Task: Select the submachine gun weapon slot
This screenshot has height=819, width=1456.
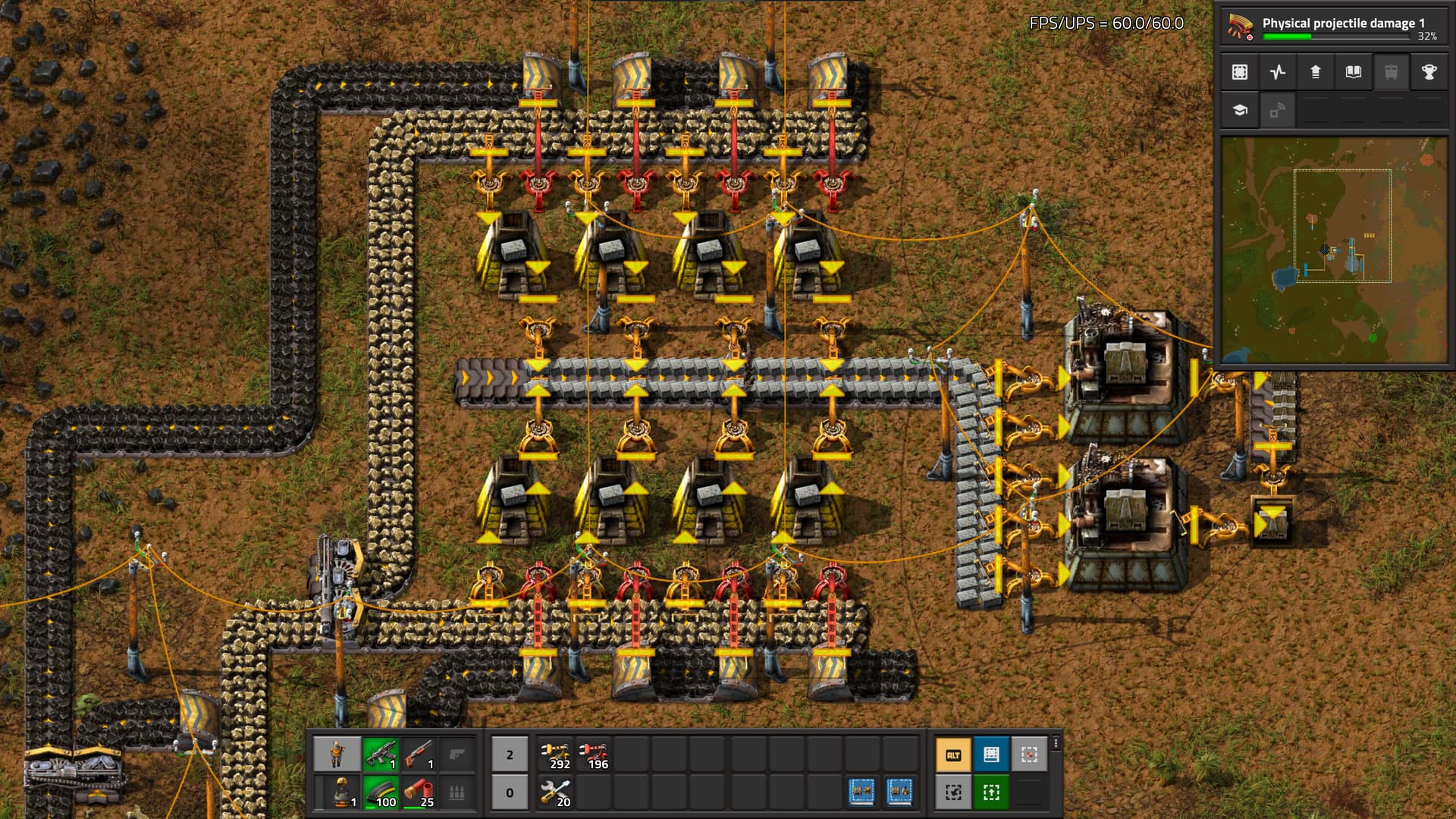Action: [x=381, y=755]
